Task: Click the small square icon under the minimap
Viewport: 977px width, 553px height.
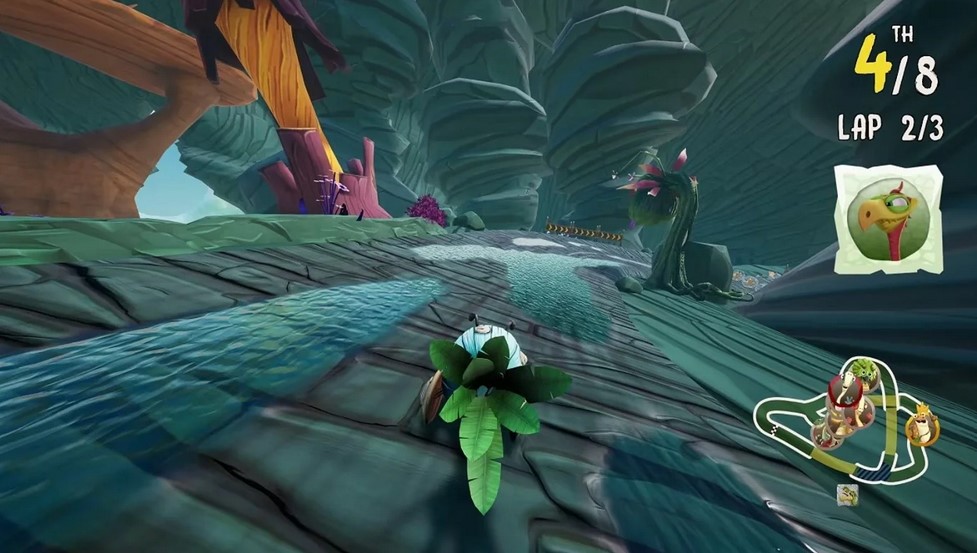Action: (848, 494)
